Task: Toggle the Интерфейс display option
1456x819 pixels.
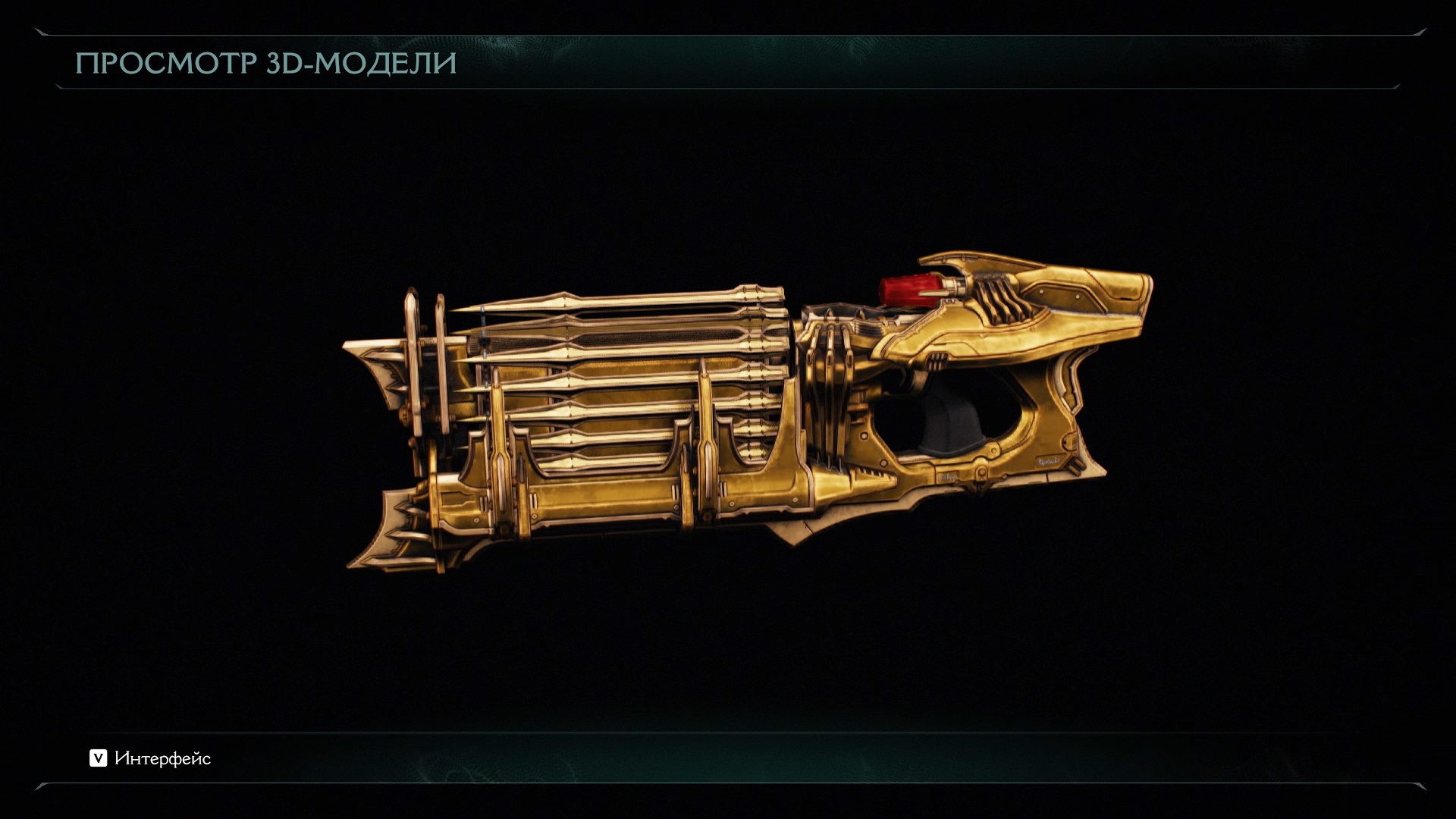Action: click(x=150, y=758)
